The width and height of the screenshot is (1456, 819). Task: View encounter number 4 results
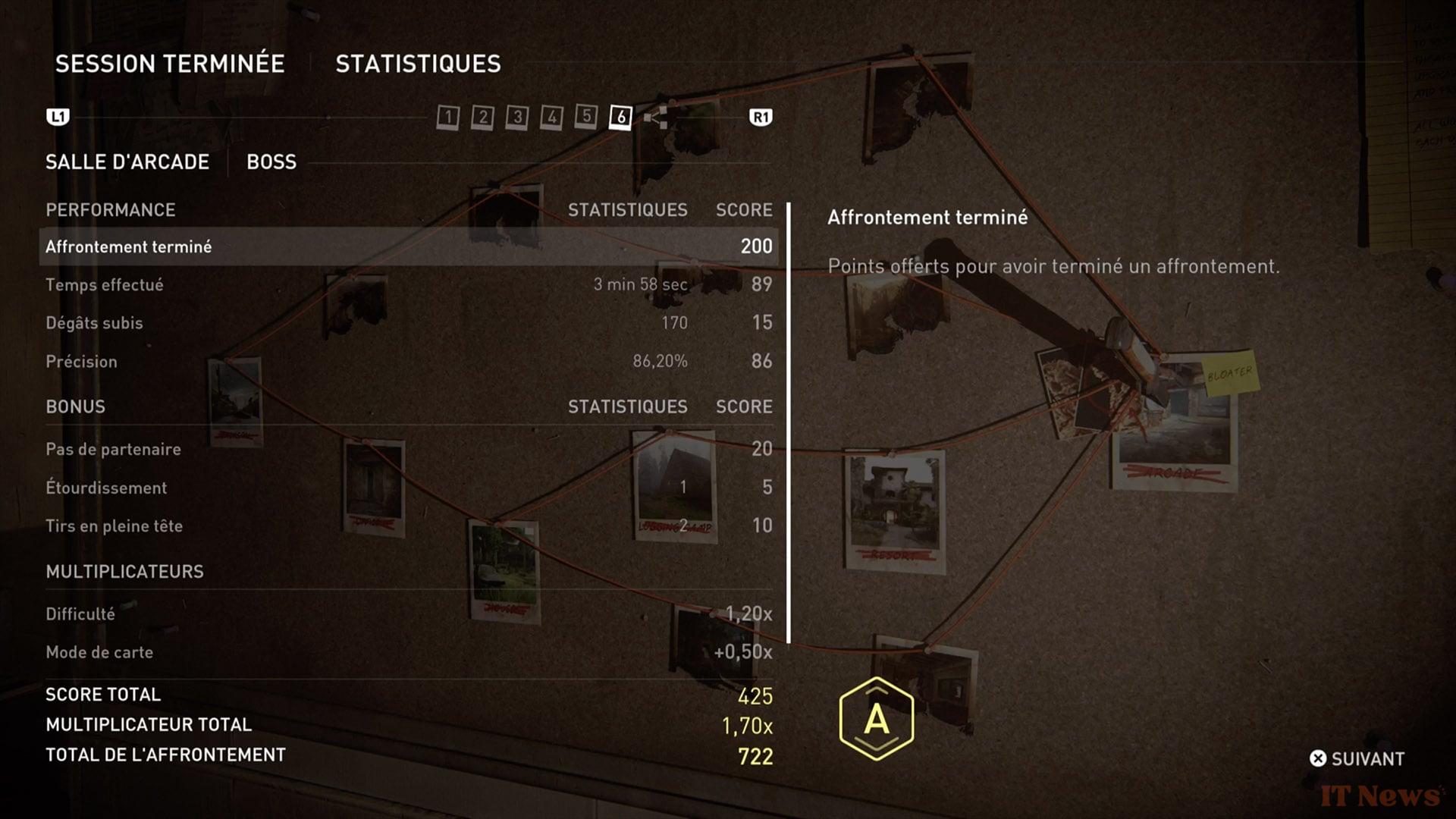(x=551, y=117)
